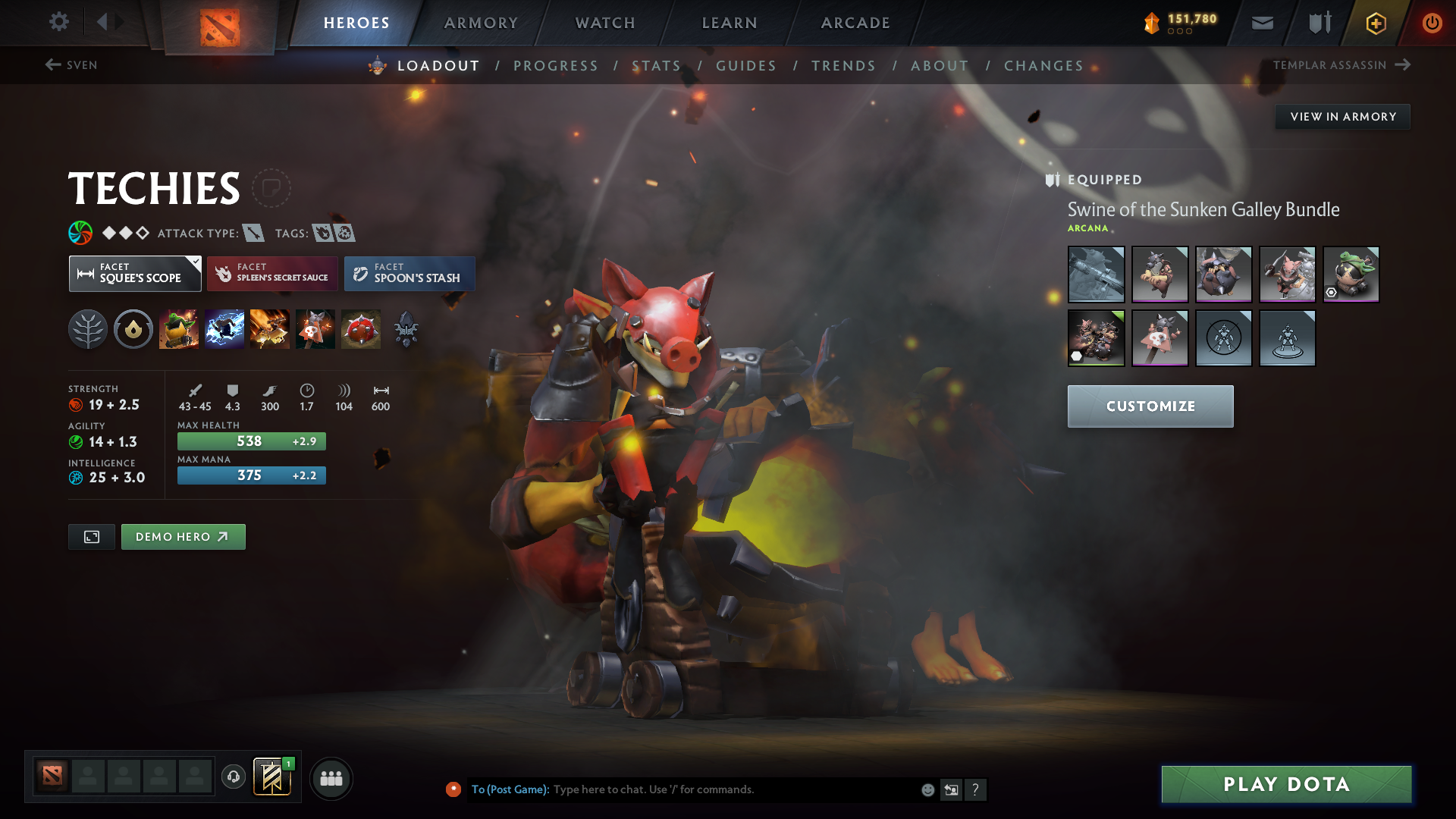Click the mail notifications envelope icon

click(1261, 22)
